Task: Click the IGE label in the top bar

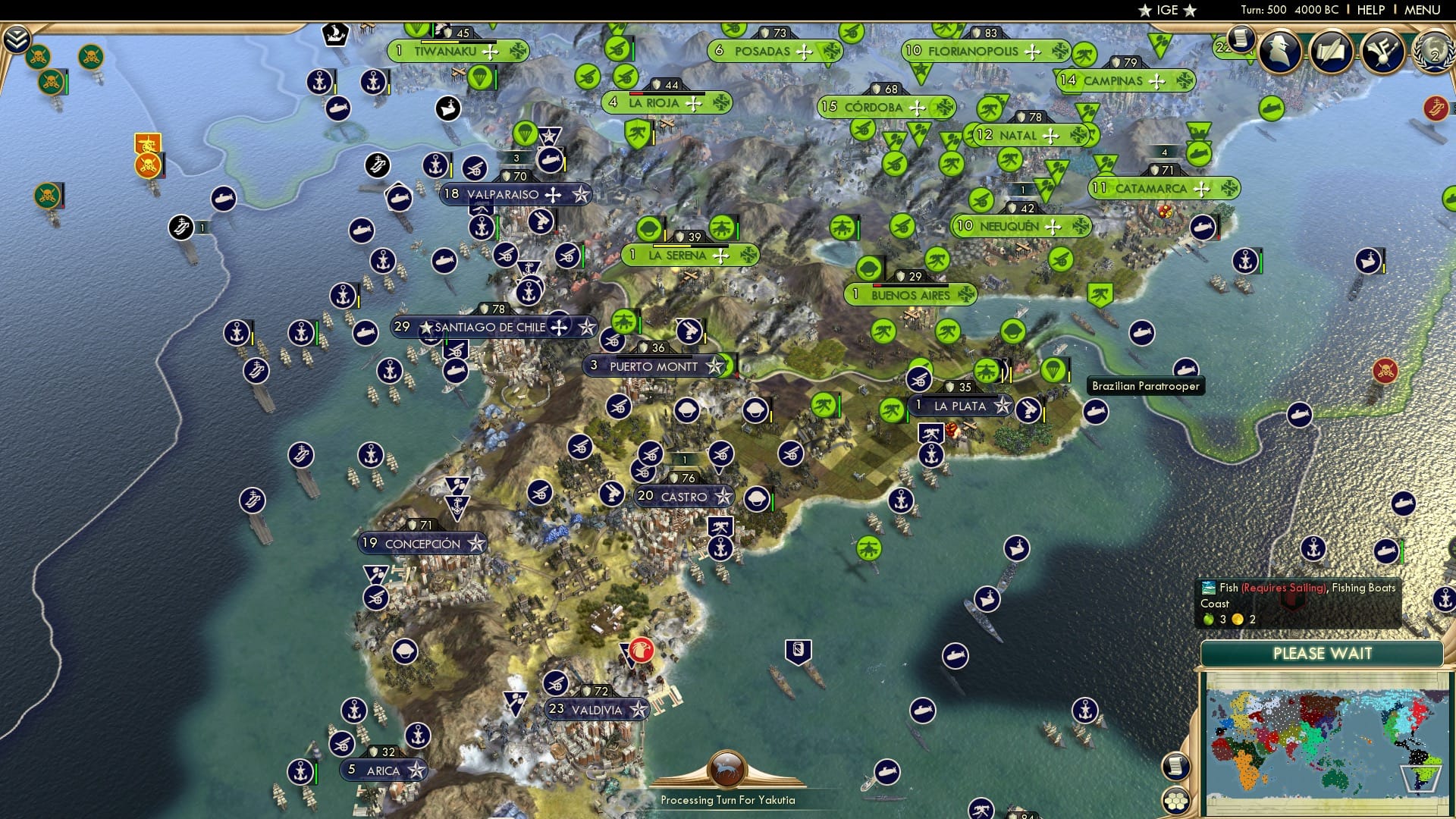Action: tap(1169, 10)
